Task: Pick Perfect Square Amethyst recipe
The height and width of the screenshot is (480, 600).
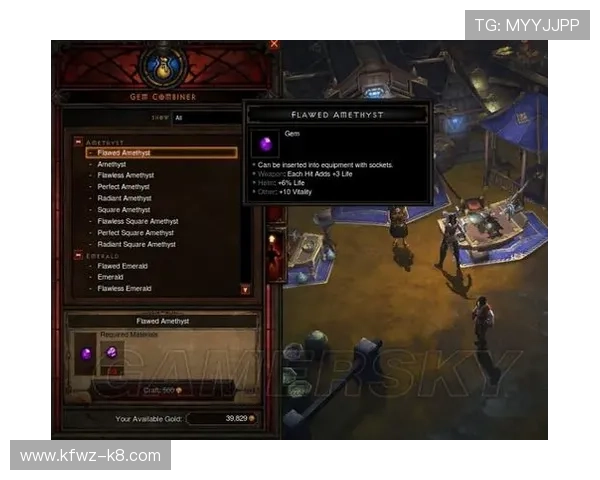Action: coord(136,233)
